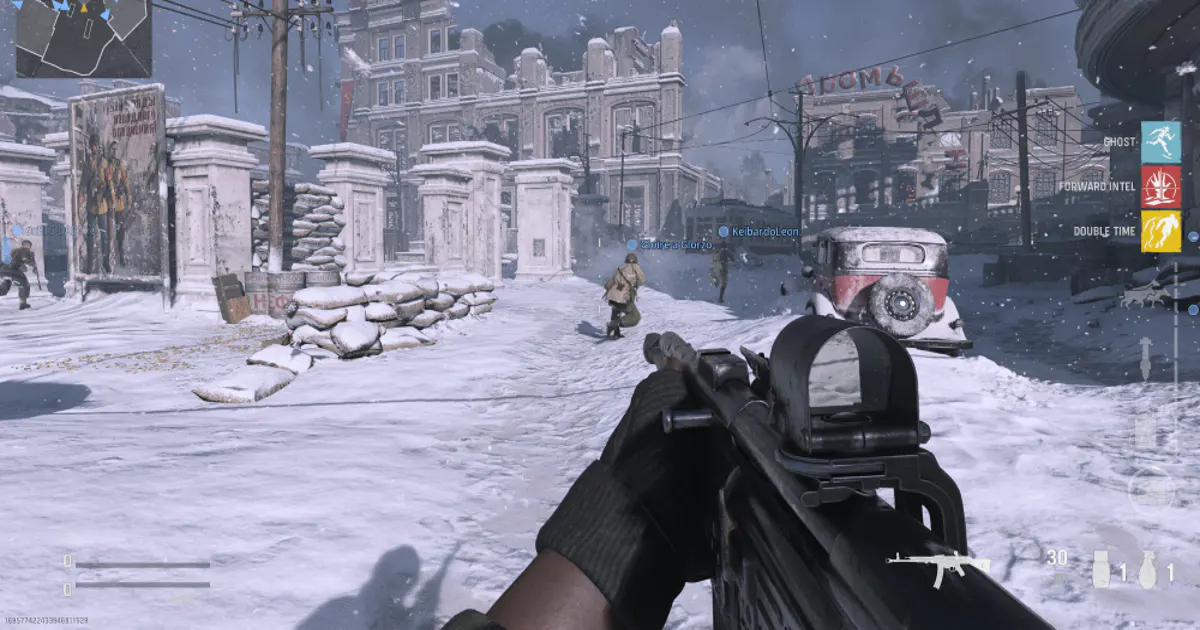This screenshot has height=630, width=1200.
Task: Select the lethal frag grenade icon
Action: (1148, 569)
